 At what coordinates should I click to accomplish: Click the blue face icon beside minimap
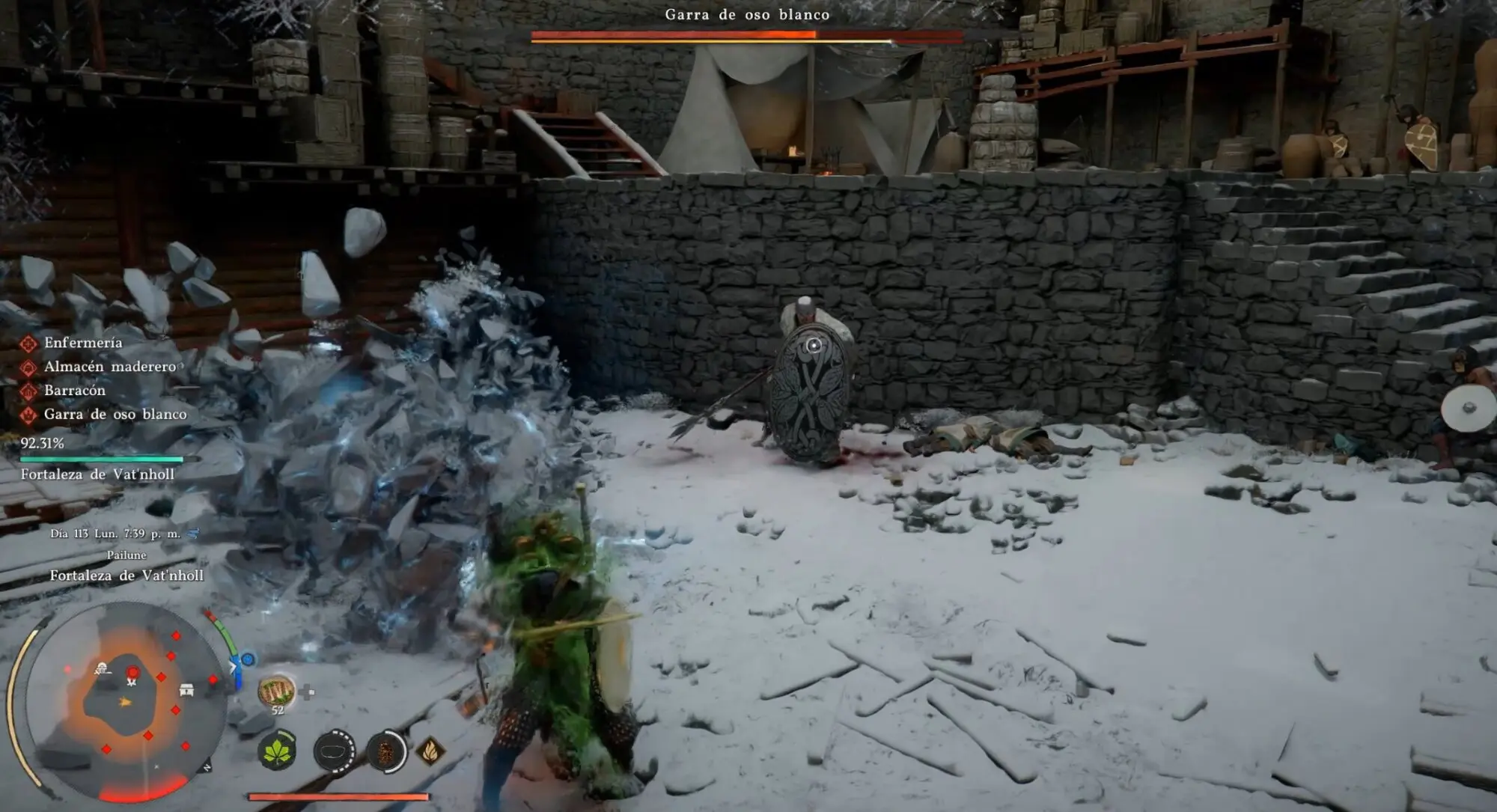click(248, 659)
